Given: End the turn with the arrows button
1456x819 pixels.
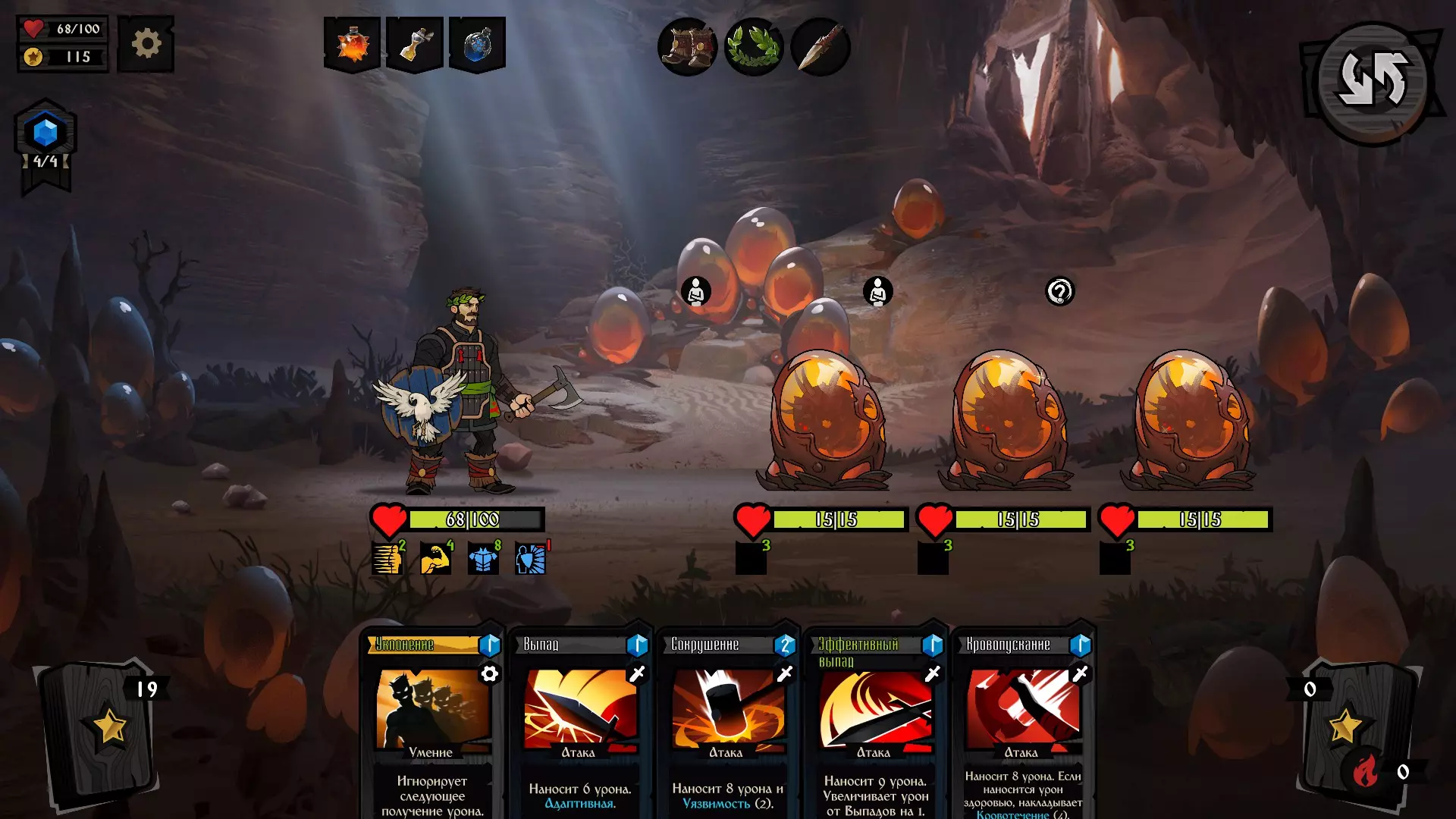Looking at the screenshot, I should coord(1373,80).
